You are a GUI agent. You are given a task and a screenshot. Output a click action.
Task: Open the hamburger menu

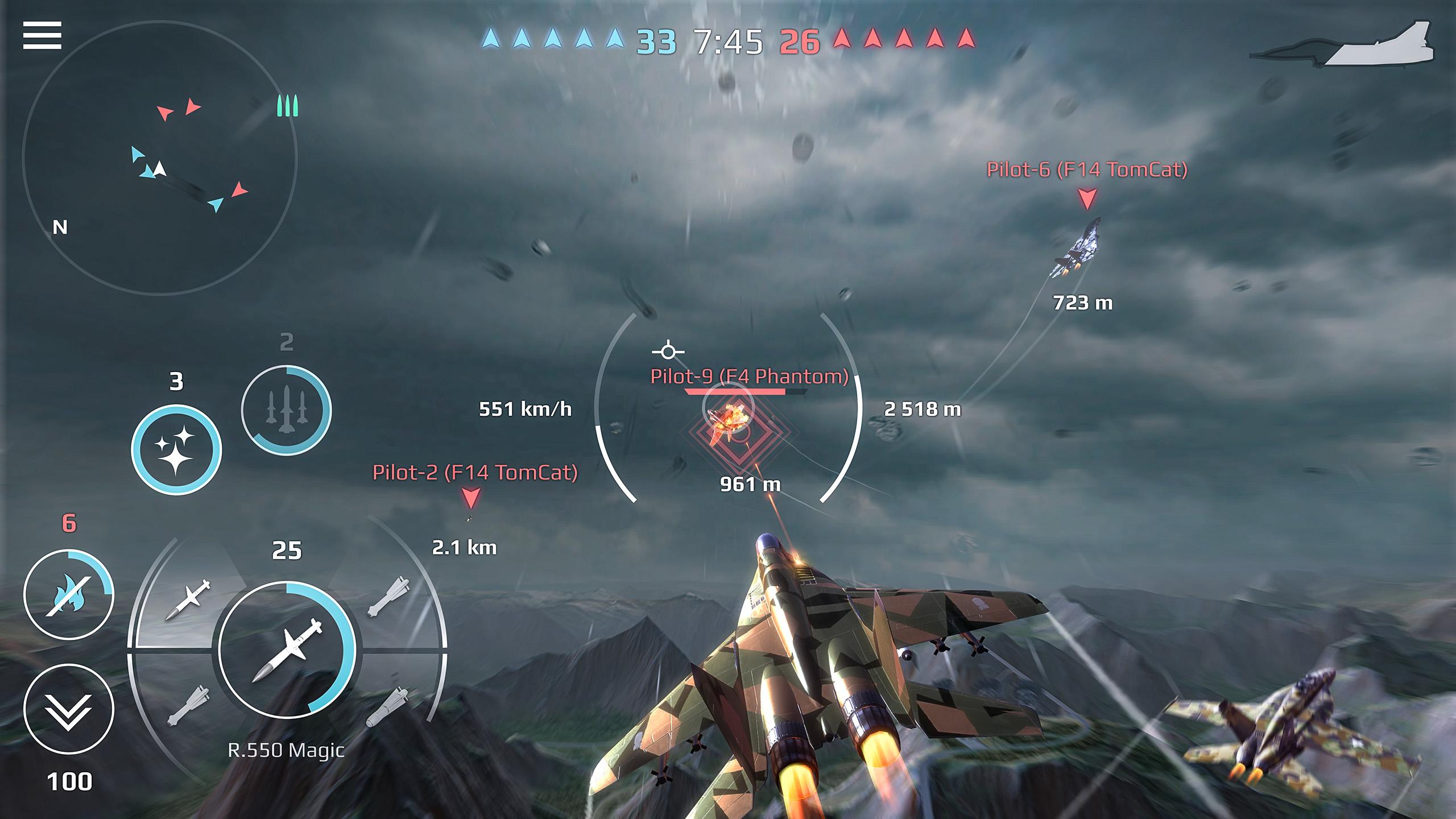43,35
